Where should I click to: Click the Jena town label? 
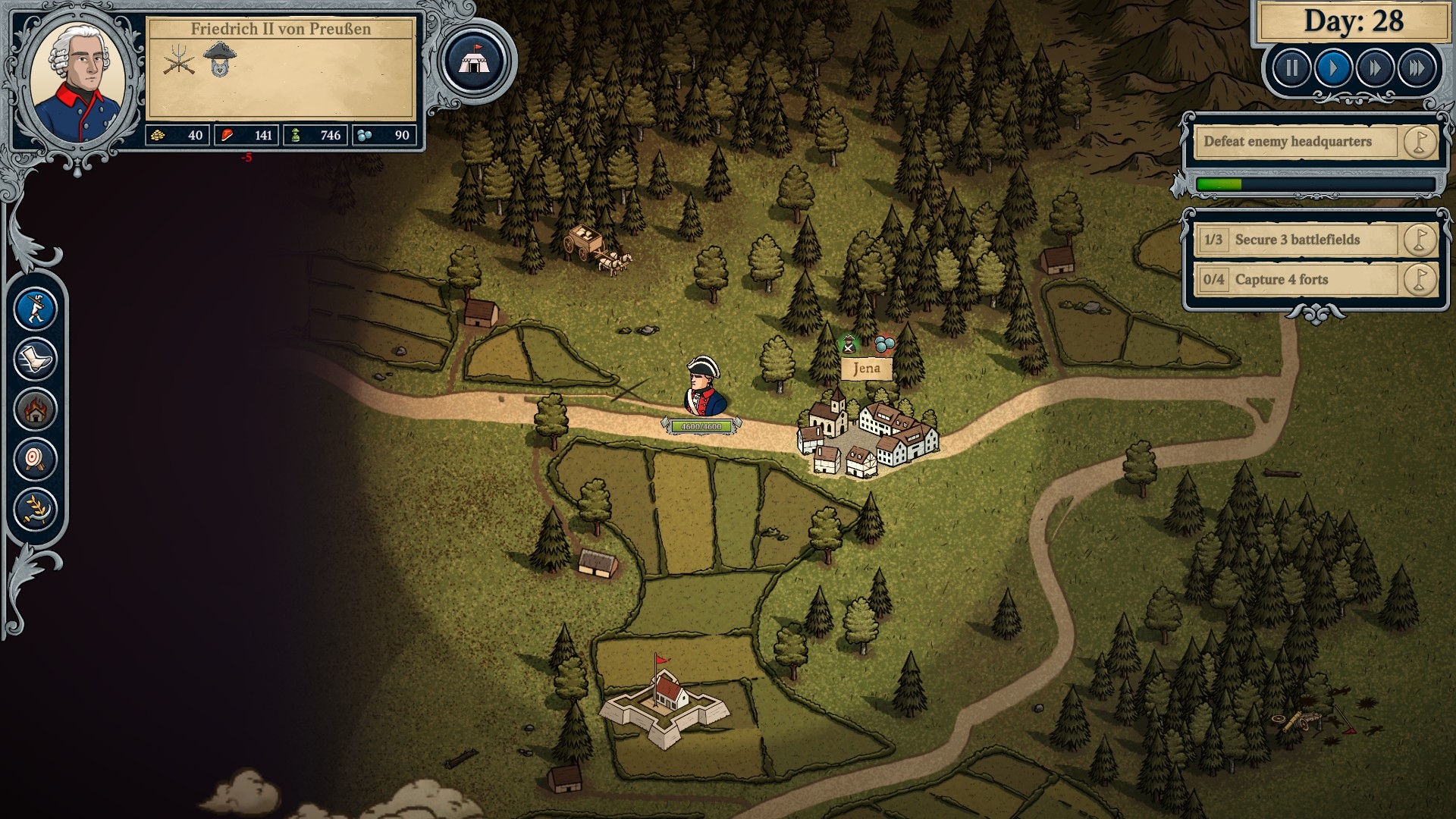pos(866,369)
